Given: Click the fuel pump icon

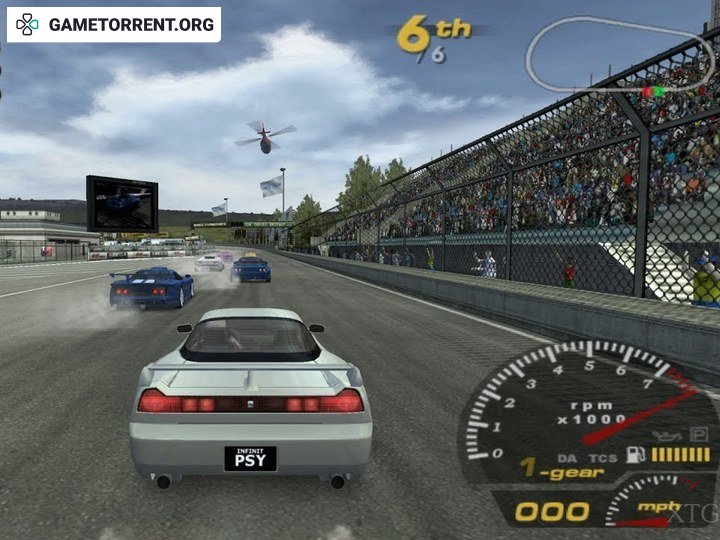Looking at the screenshot, I should pyautogui.click(x=635, y=454).
